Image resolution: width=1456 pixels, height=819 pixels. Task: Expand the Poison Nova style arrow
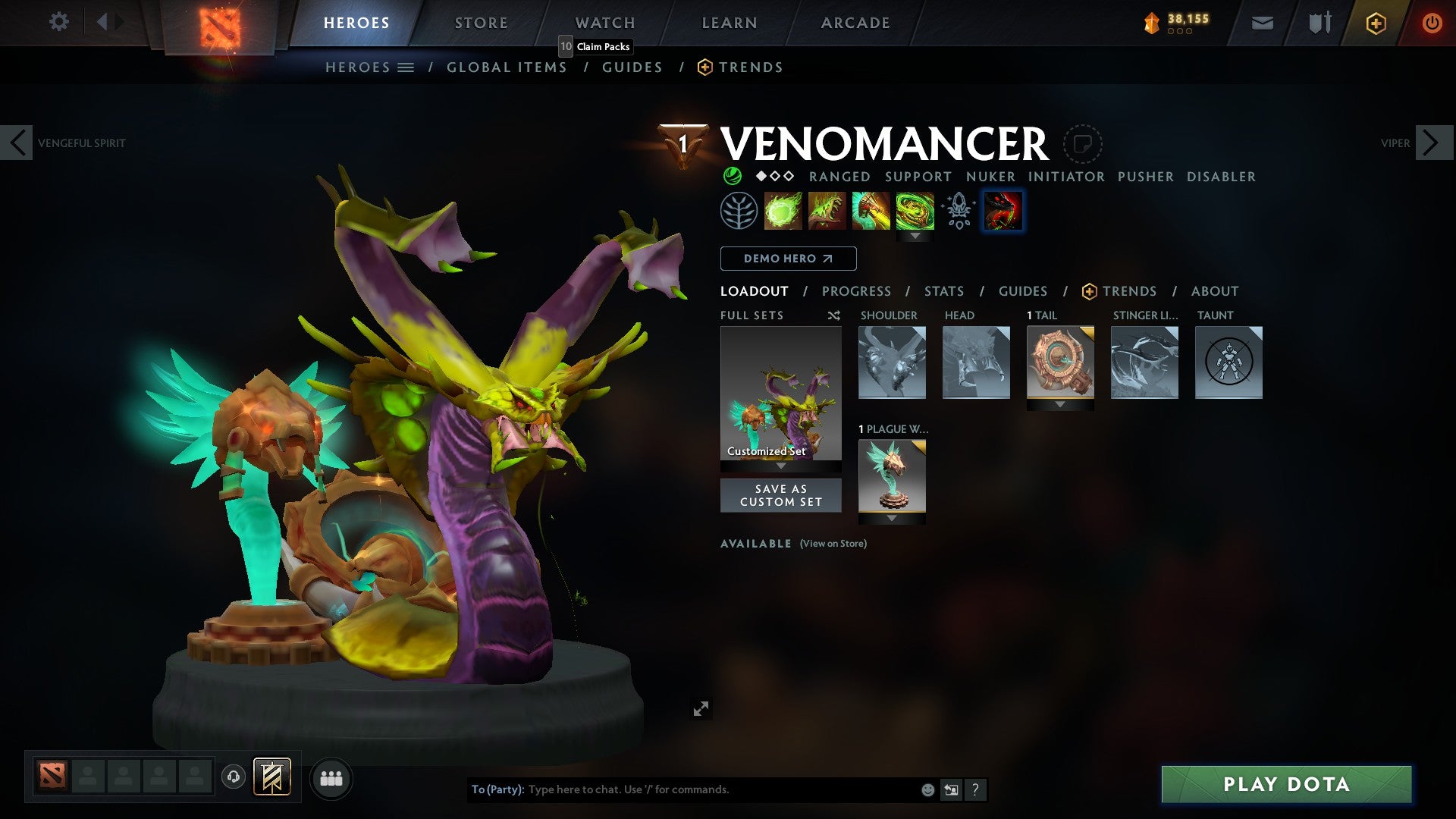coord(917,236)
